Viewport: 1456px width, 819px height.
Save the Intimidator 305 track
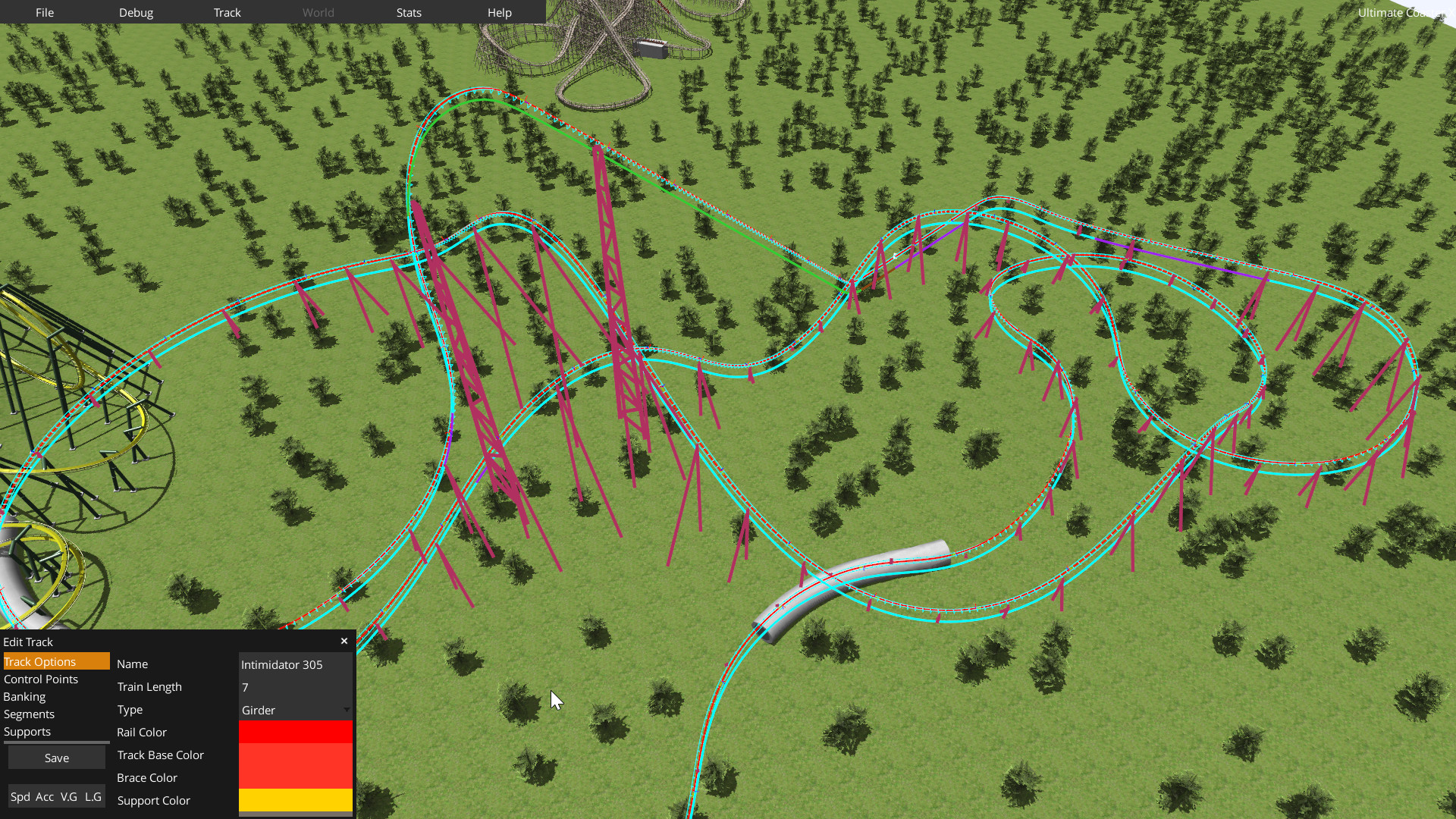tap(56, 757)
